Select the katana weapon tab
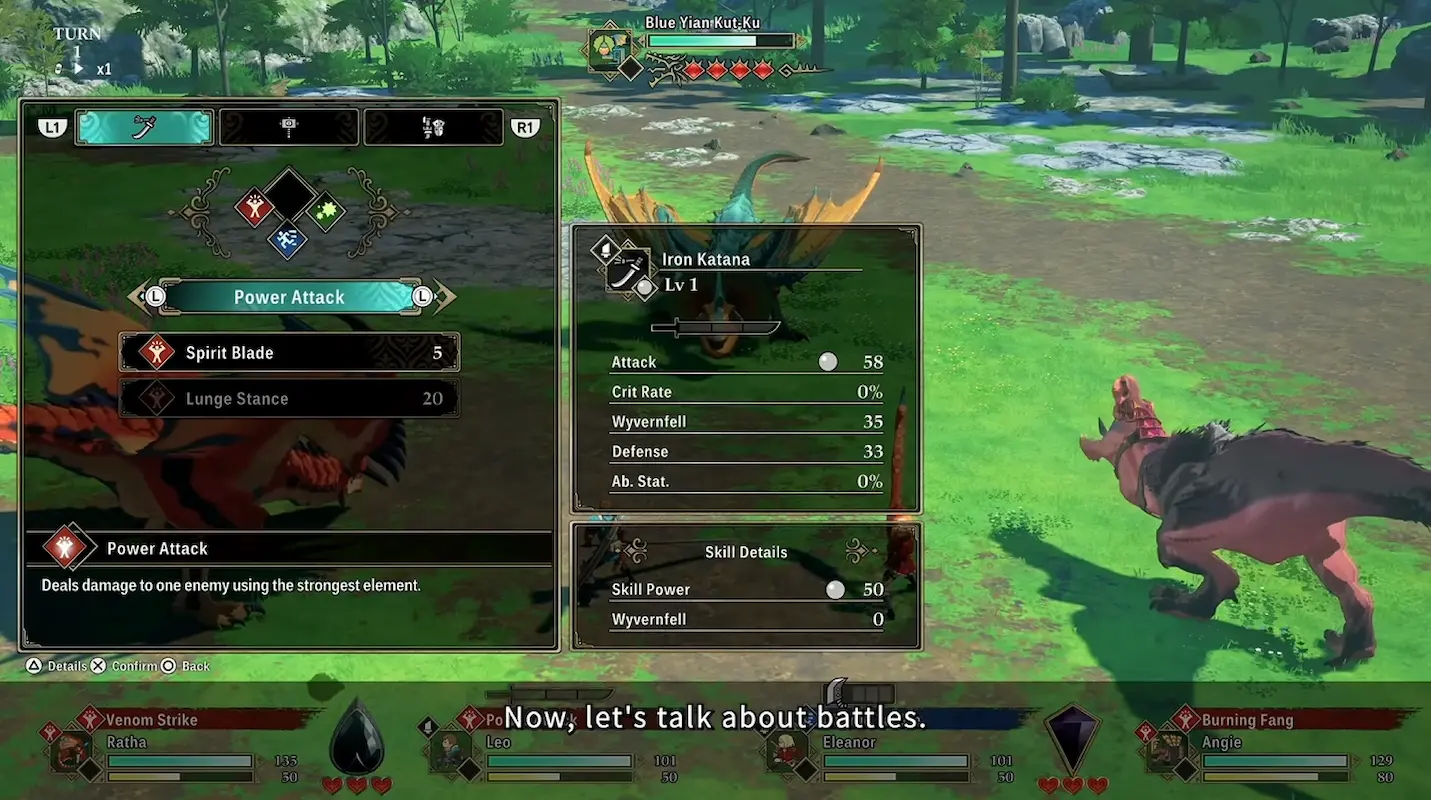1431x800 pixels. (144, 127)
